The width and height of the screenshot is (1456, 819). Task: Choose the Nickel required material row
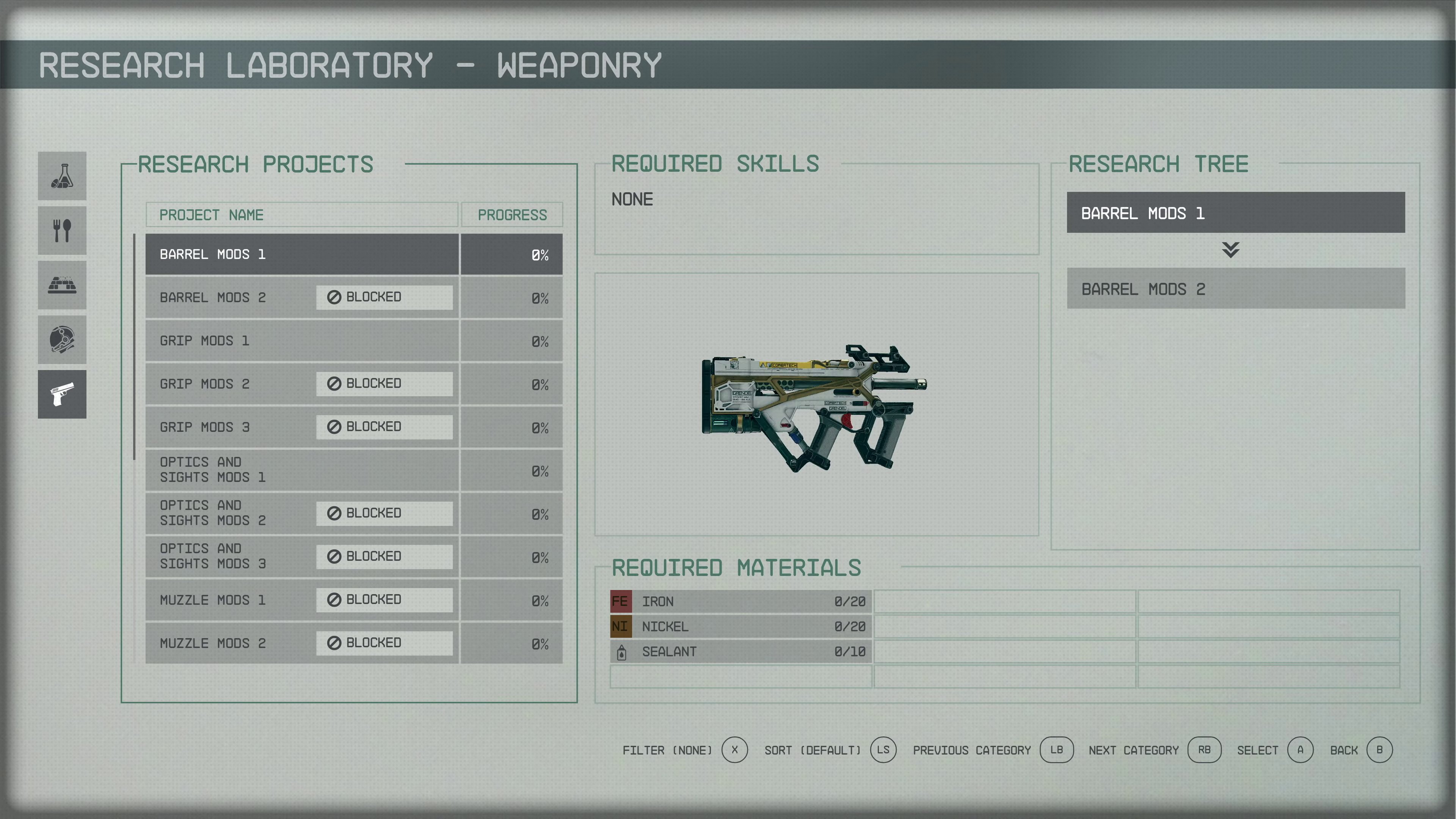pyautogui.click(x=741, y=626)
